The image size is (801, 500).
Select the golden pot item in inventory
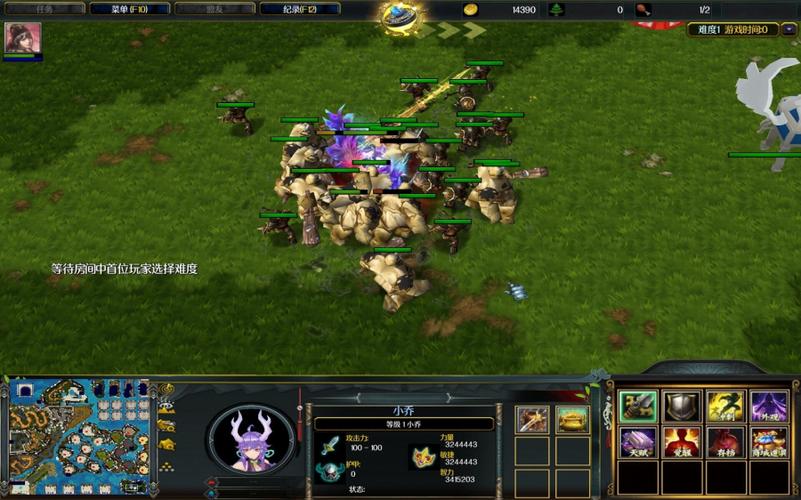572,419
